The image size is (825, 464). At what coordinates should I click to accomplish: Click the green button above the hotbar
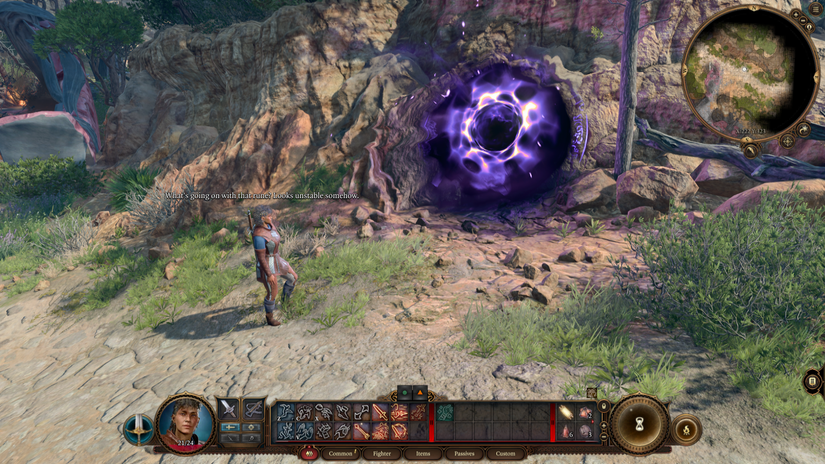404,393
